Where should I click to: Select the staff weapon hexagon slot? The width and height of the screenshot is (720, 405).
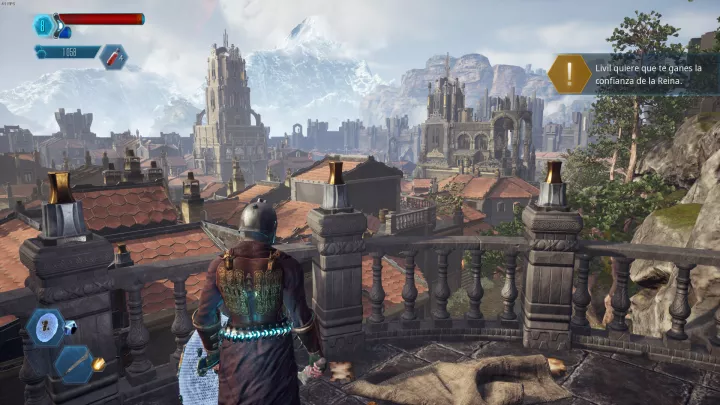click(74, 364)
